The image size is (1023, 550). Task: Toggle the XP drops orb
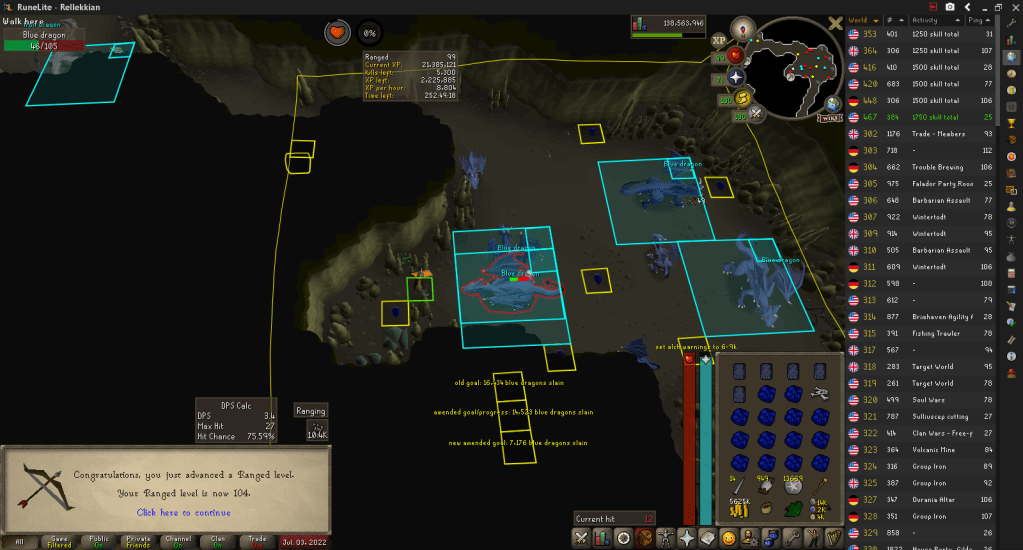(718, 42)
